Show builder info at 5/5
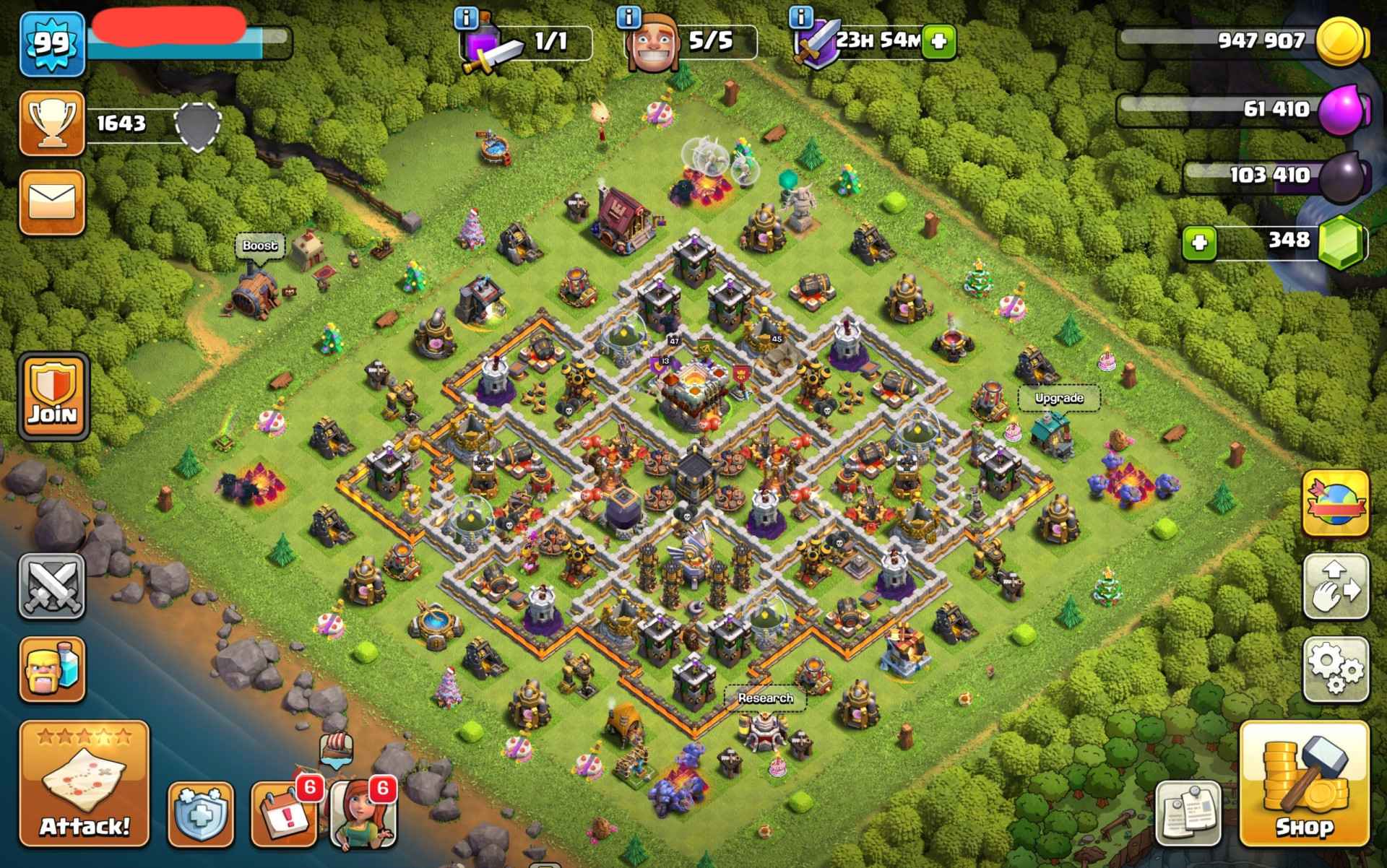This screenshot has height=868, width=1387. (x=629, y=16)
